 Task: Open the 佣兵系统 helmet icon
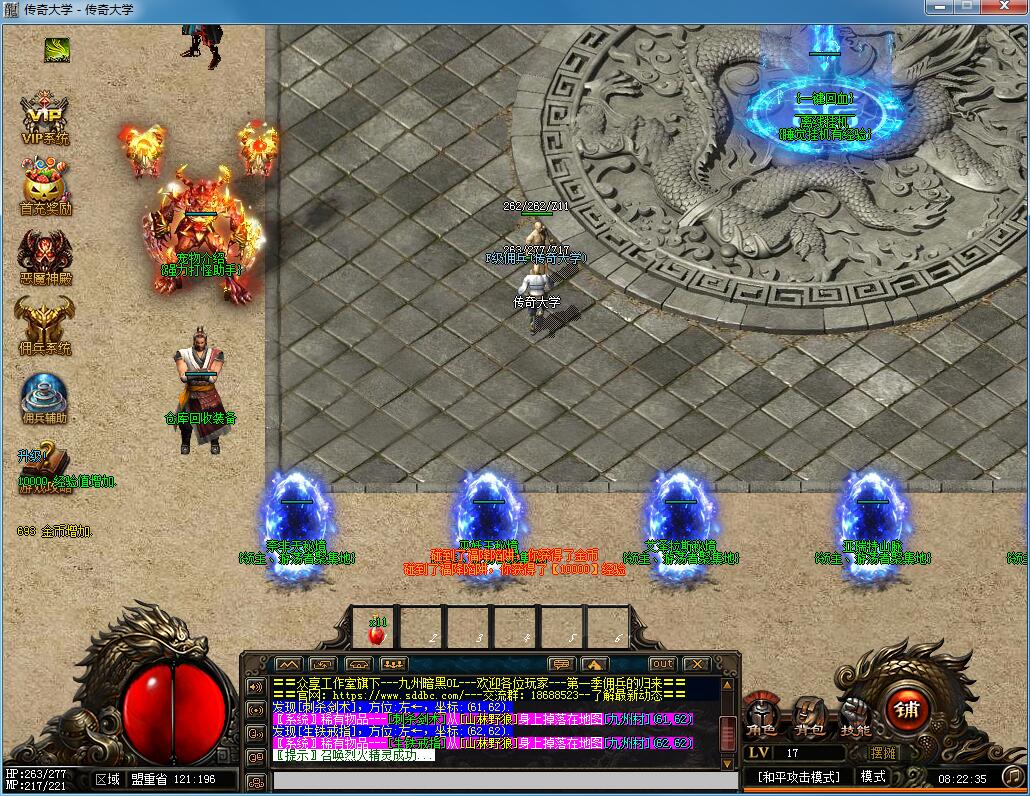coord(44,323)
